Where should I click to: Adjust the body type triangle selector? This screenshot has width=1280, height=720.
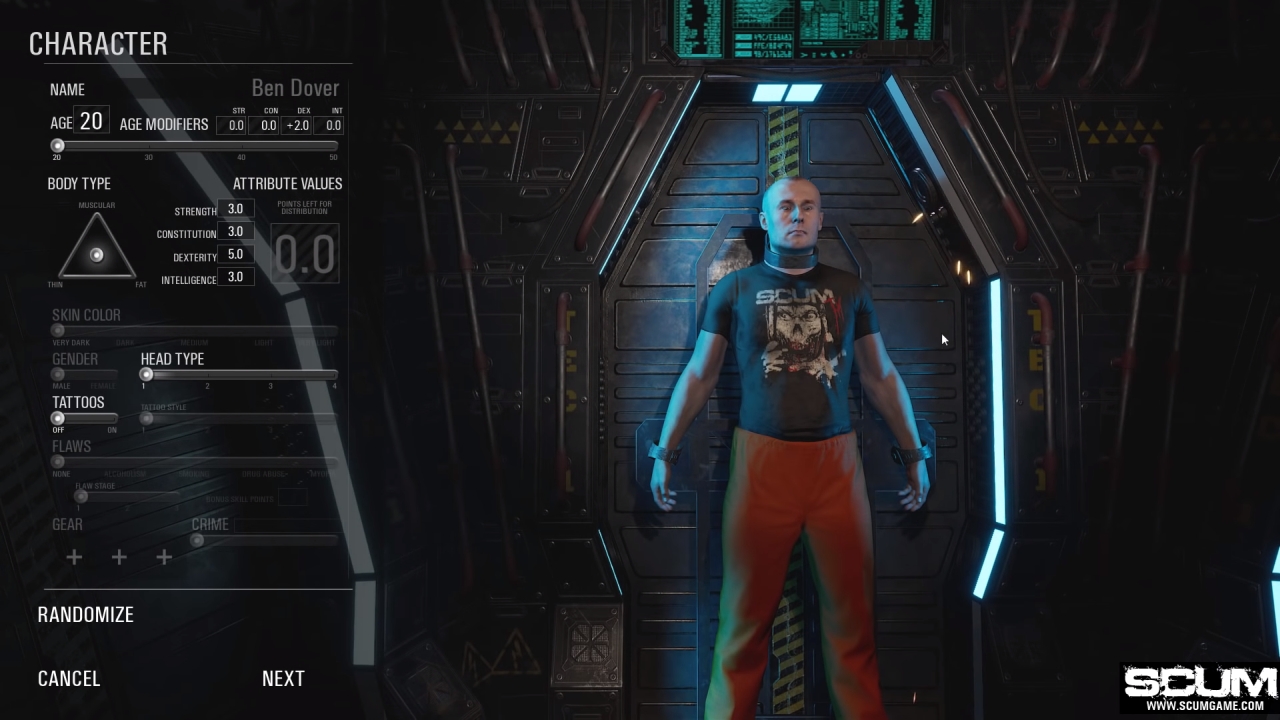[x=97, y=255]
